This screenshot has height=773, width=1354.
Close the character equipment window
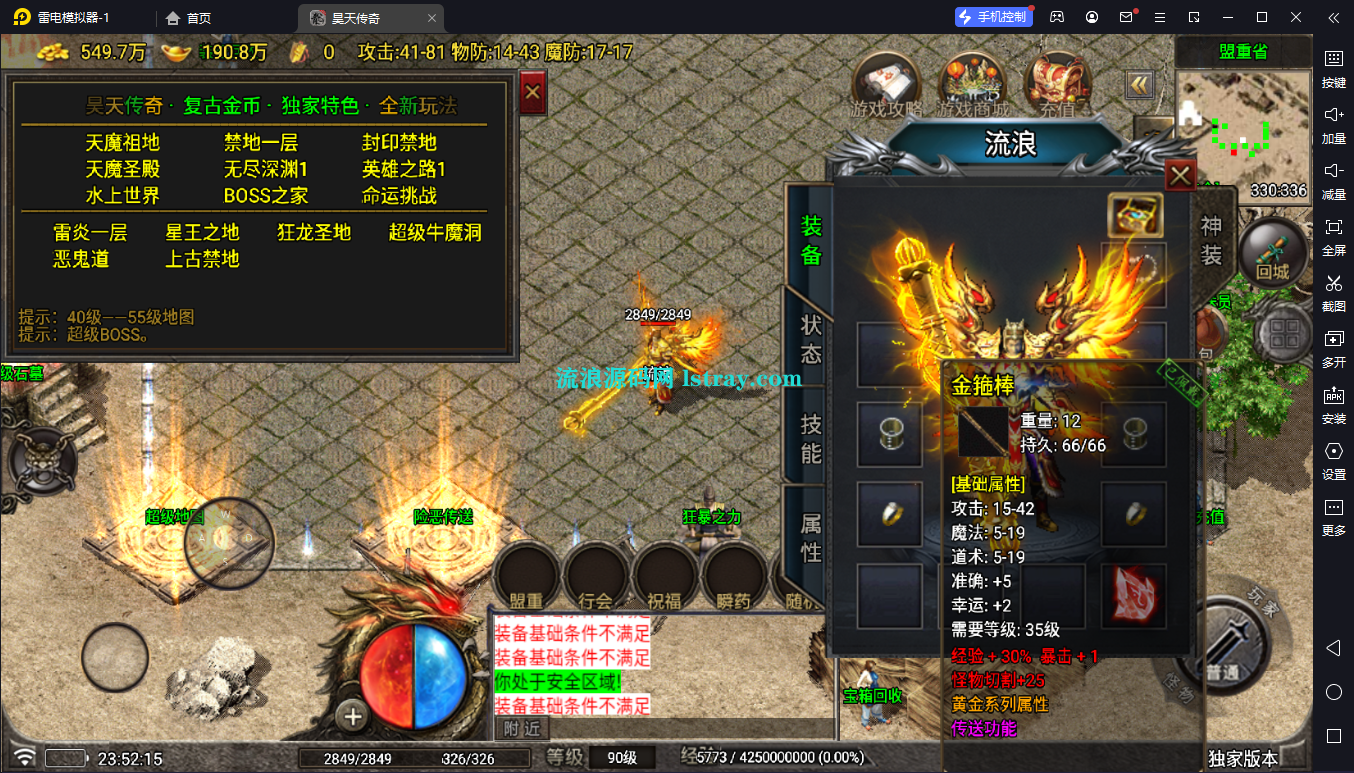(x=1180, y=176)
